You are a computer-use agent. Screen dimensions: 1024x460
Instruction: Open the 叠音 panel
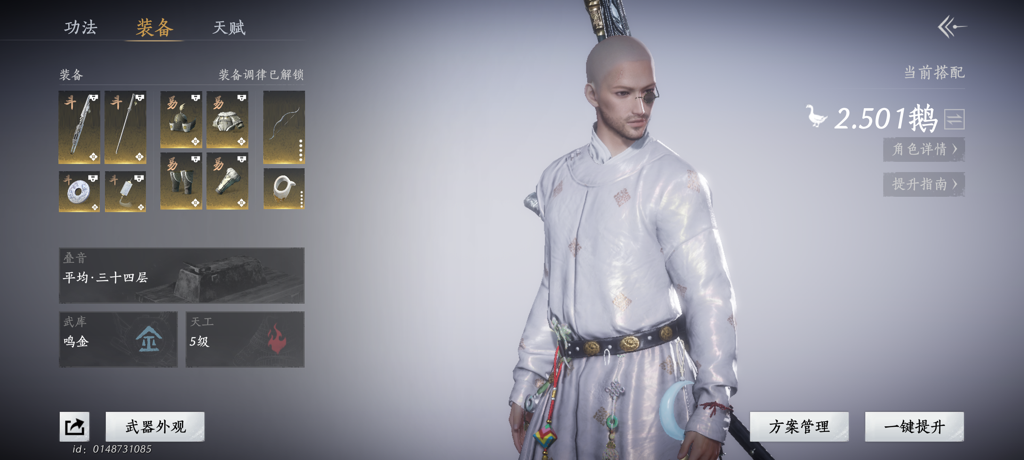pyautogui.click(x=181, y=275)
